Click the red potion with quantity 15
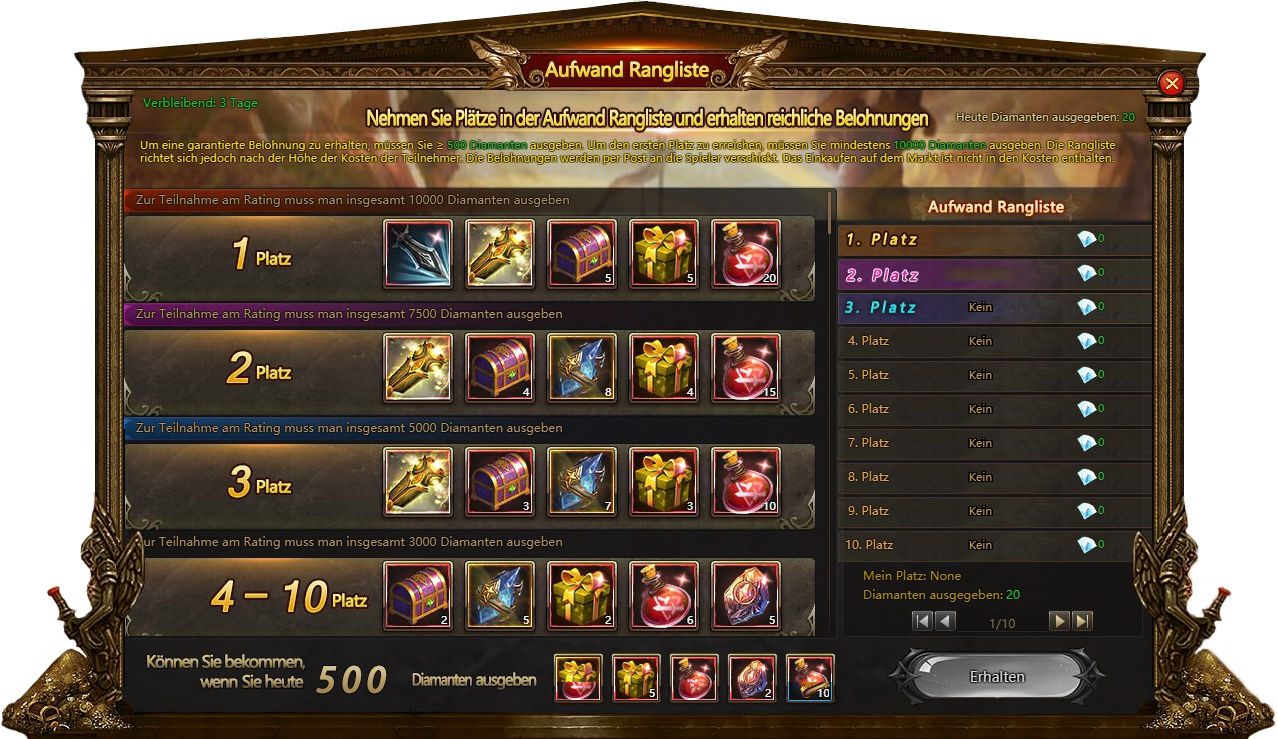 746,368
